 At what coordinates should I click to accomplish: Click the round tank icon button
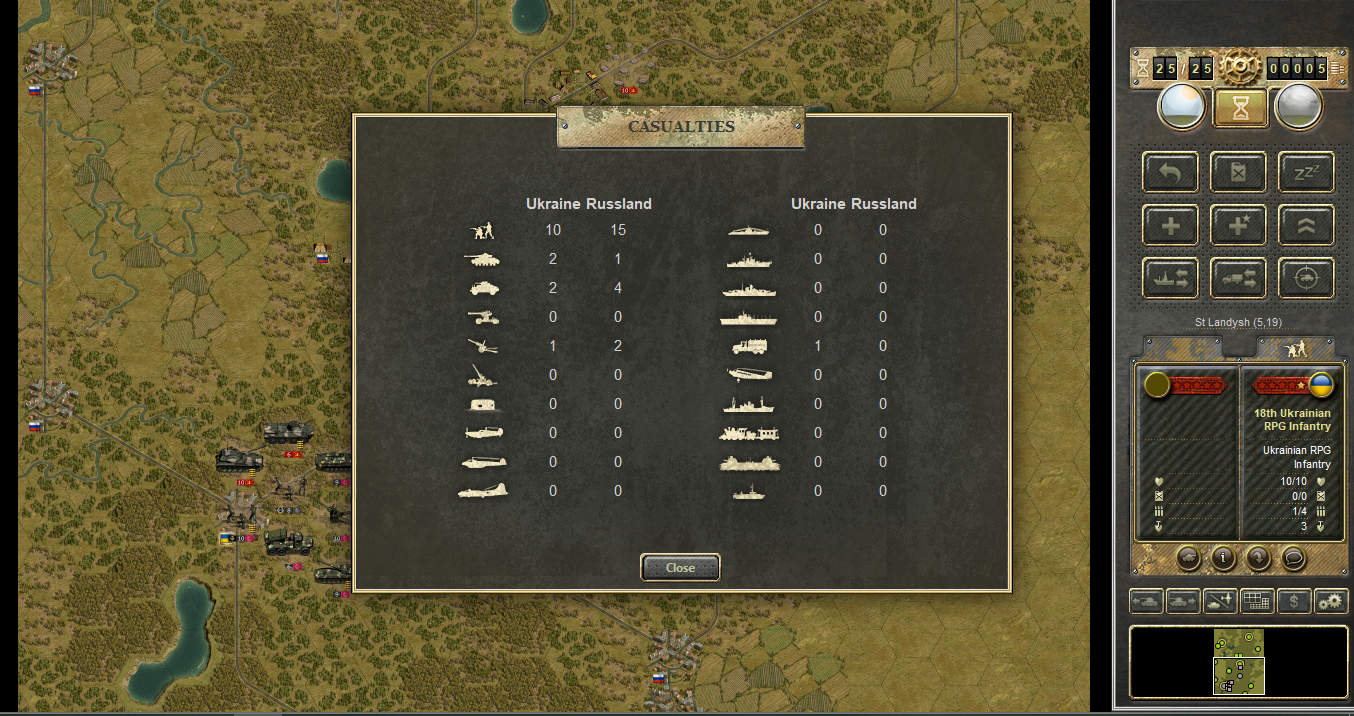tap(1188, 558)
